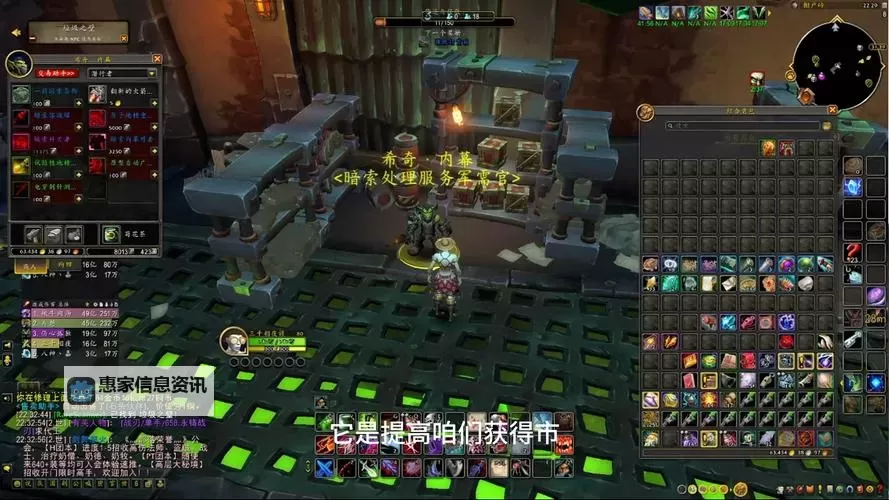Activate the crossed blue swords ability
This screenshot has height=500, width=889.
[x=324, y=467]
